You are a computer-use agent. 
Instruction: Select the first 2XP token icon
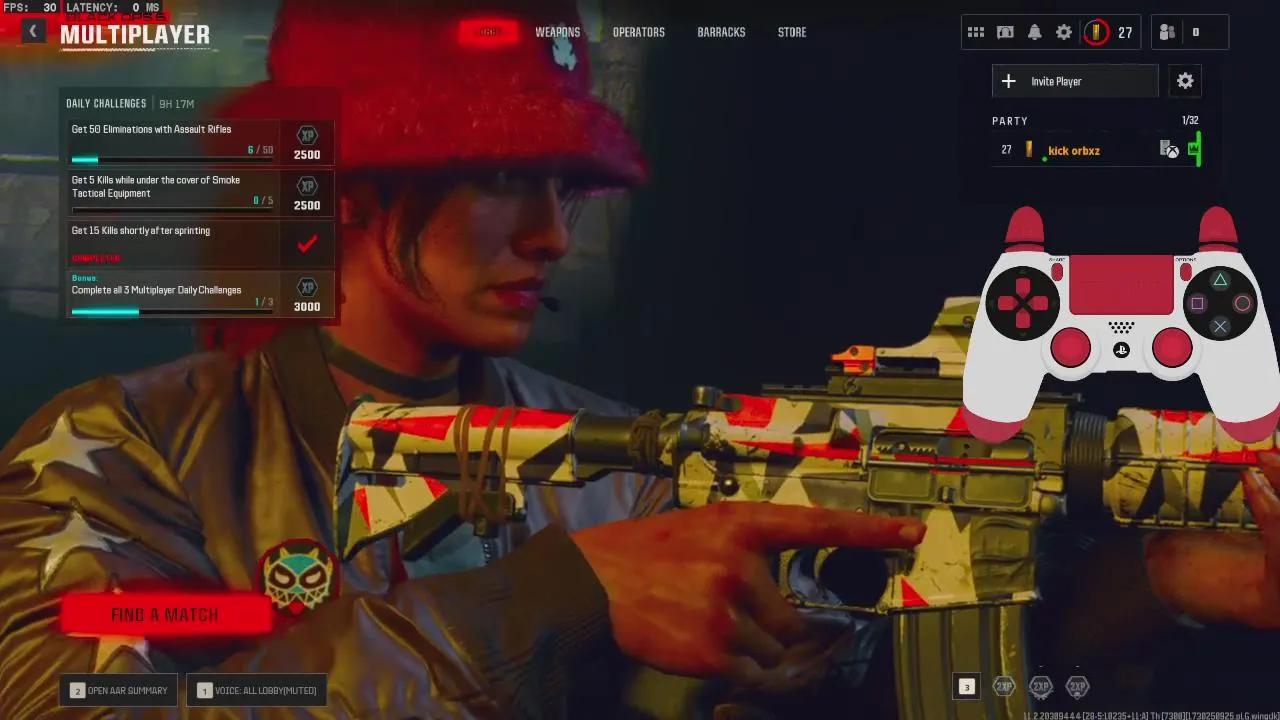pos(1003,686)
